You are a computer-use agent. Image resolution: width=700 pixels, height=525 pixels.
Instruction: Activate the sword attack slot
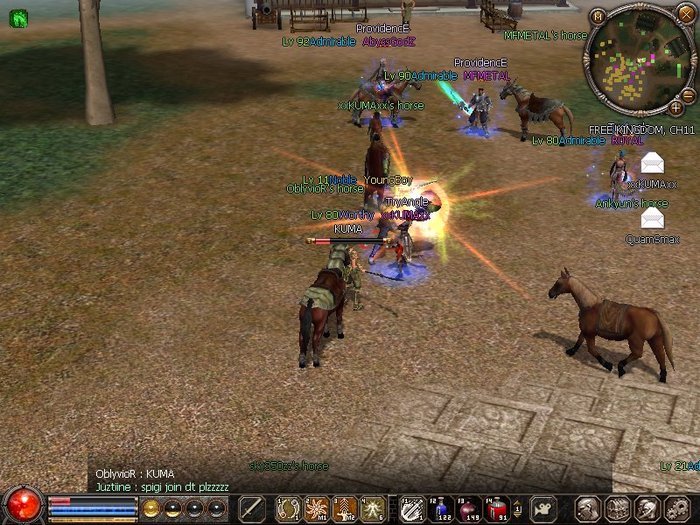click(x=252, y=507)
